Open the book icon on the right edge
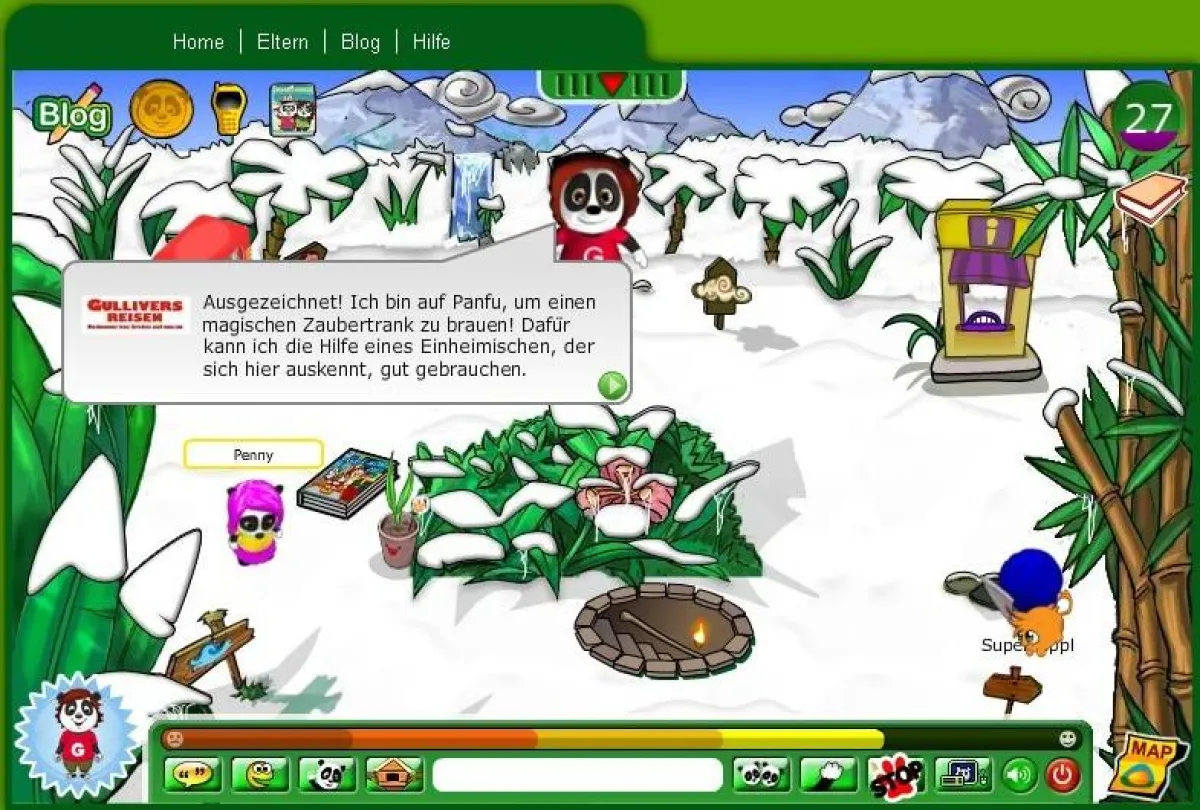The image size is (1200, 810). 1150,199
